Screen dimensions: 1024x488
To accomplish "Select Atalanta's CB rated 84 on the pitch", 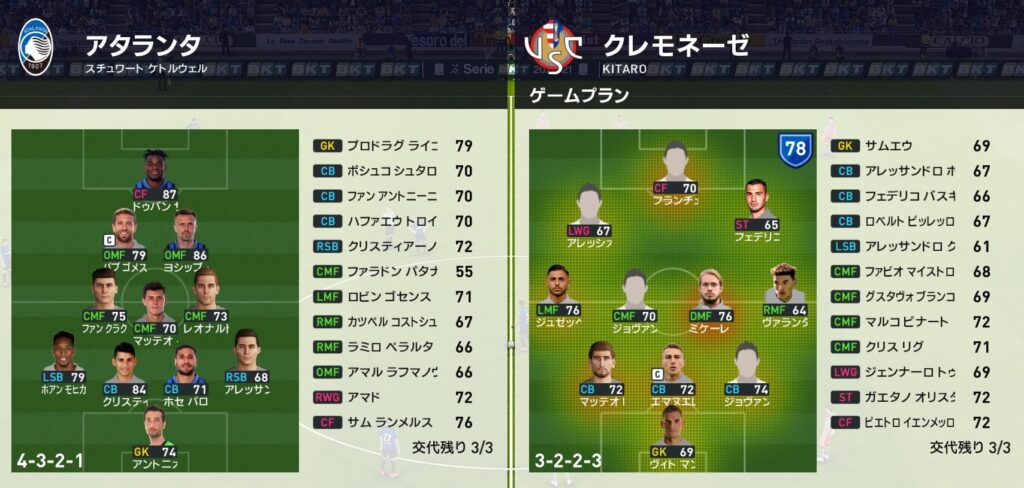I will pos(125,367).
